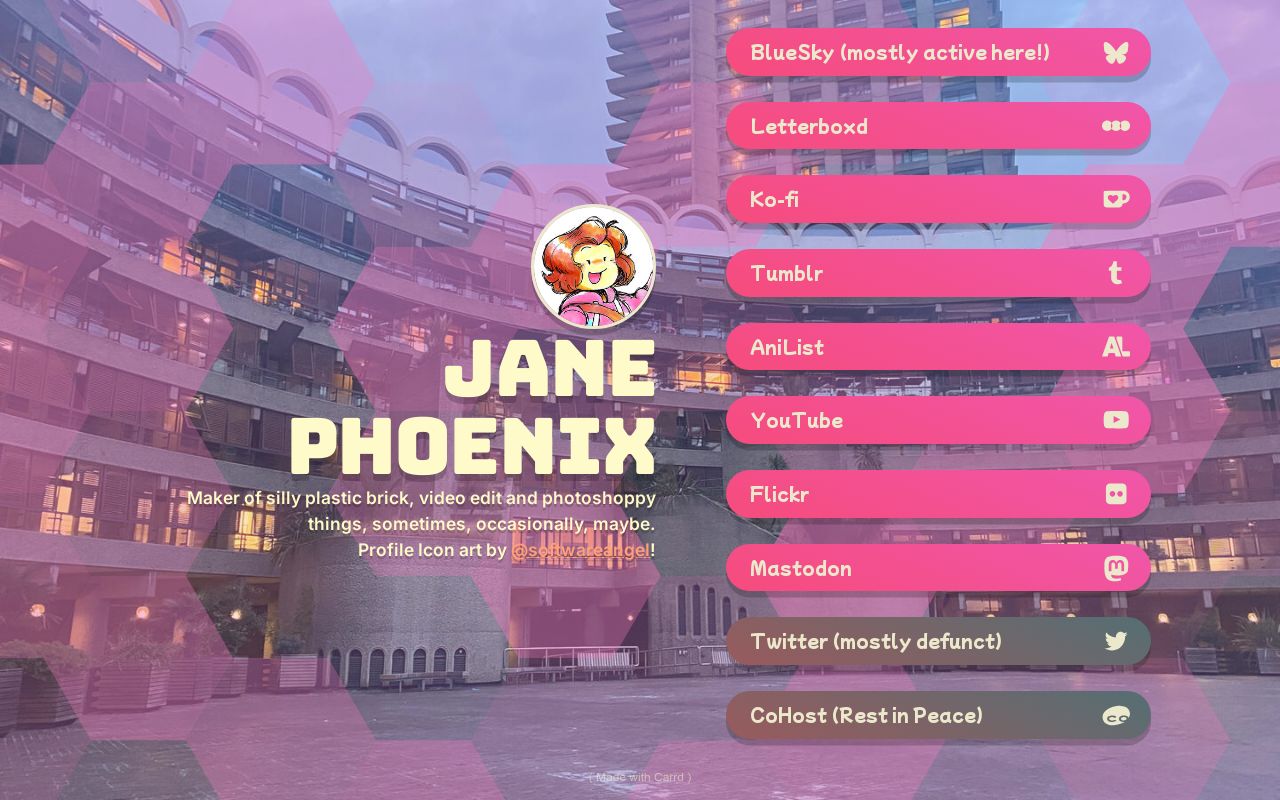Click the @softwareangel artist credit link
The height and width of the screenshot is (800, 1280).
click(578, 550)
